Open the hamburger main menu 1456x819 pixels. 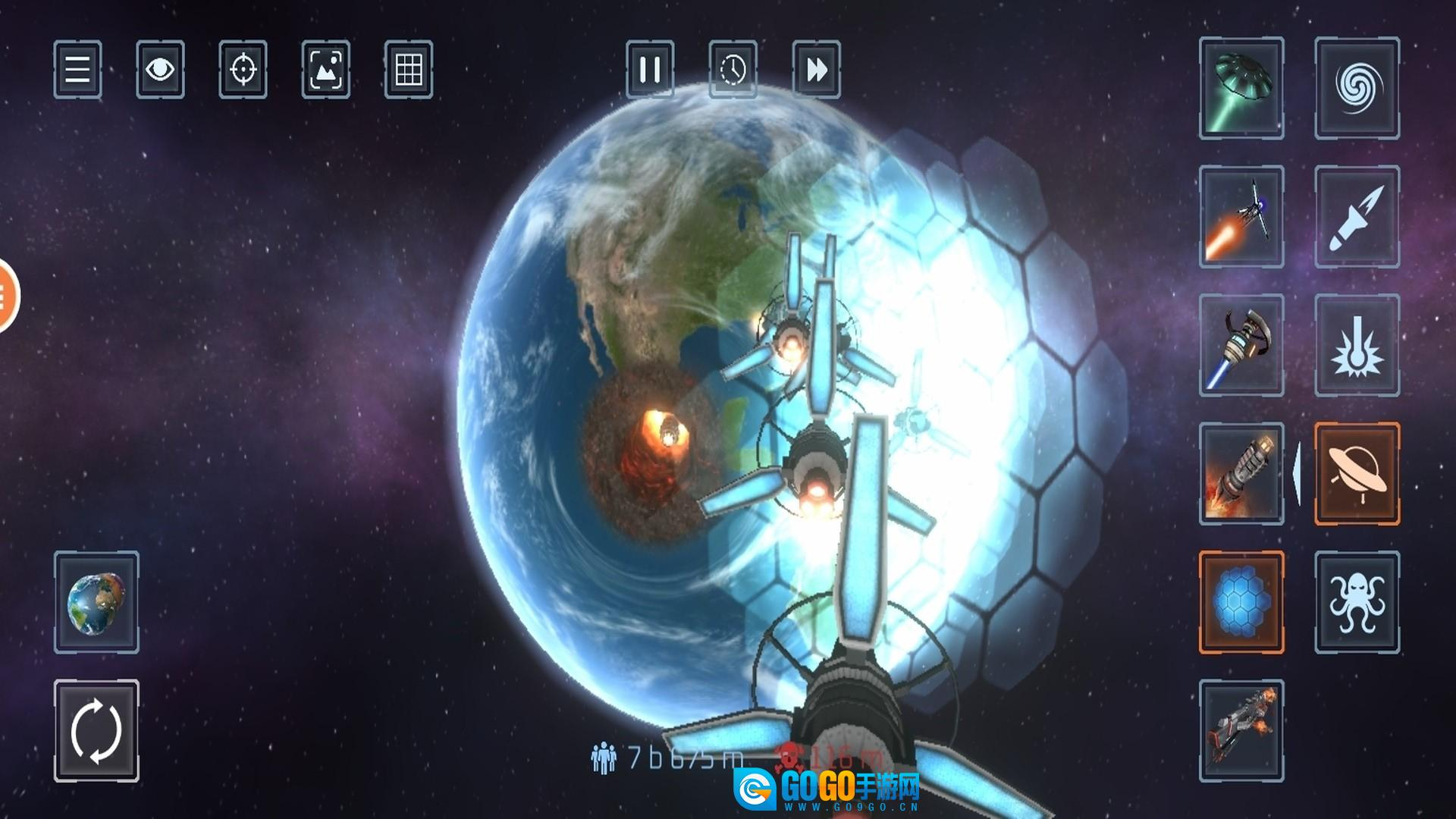[x=77, y=70]
